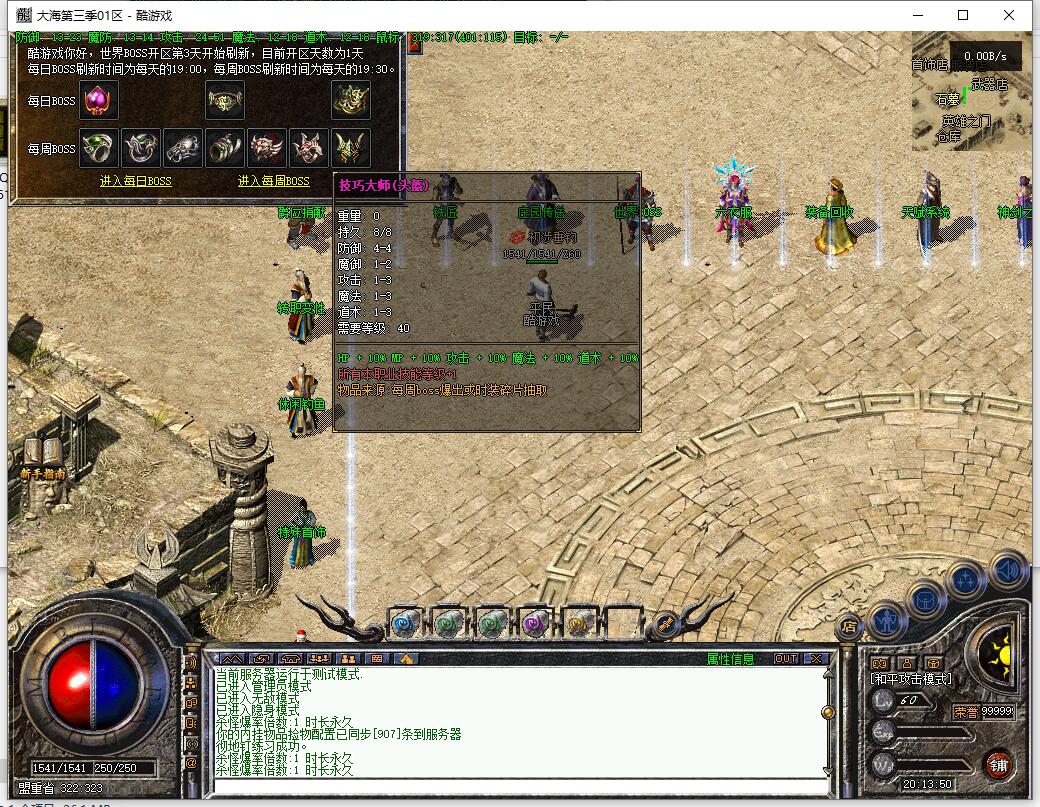Close the game window
This screenshot has height=807, width=1040.
(1009, 15)
